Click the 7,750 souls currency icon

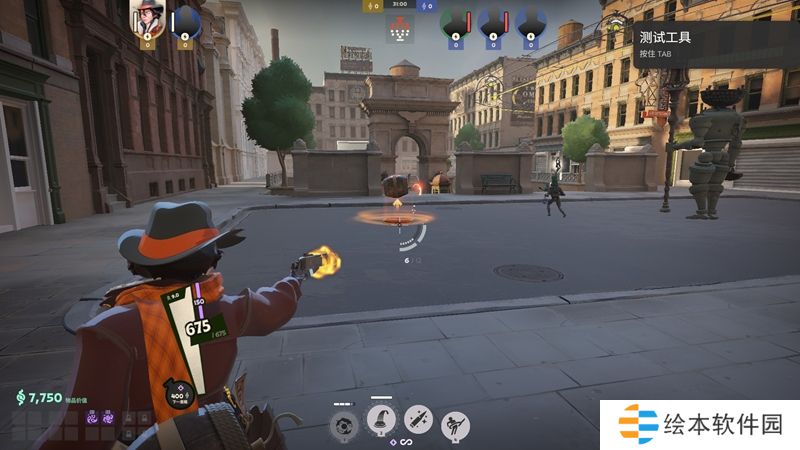coord(20,398)
